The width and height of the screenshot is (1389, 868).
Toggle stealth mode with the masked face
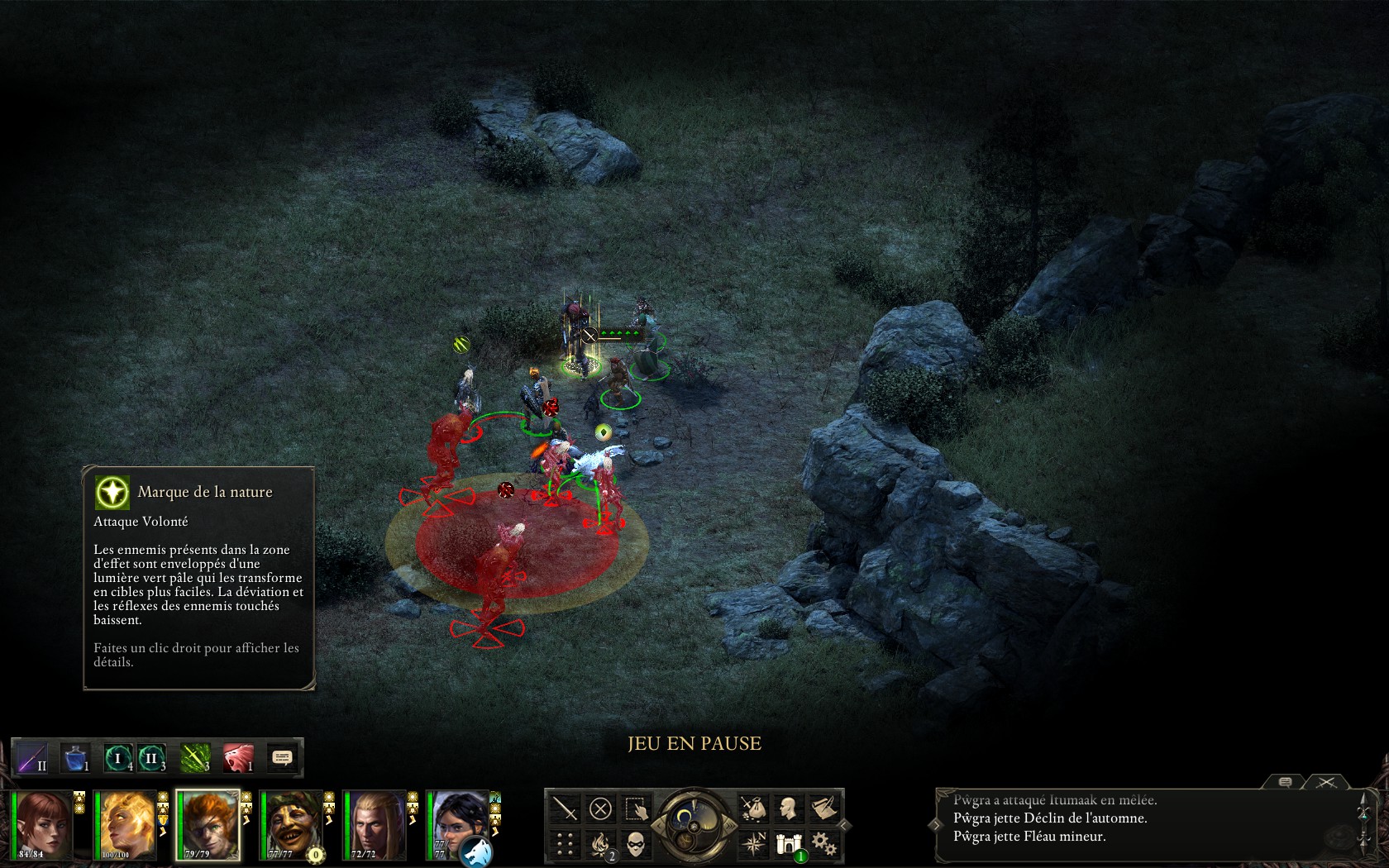click(x=637, y=844)
